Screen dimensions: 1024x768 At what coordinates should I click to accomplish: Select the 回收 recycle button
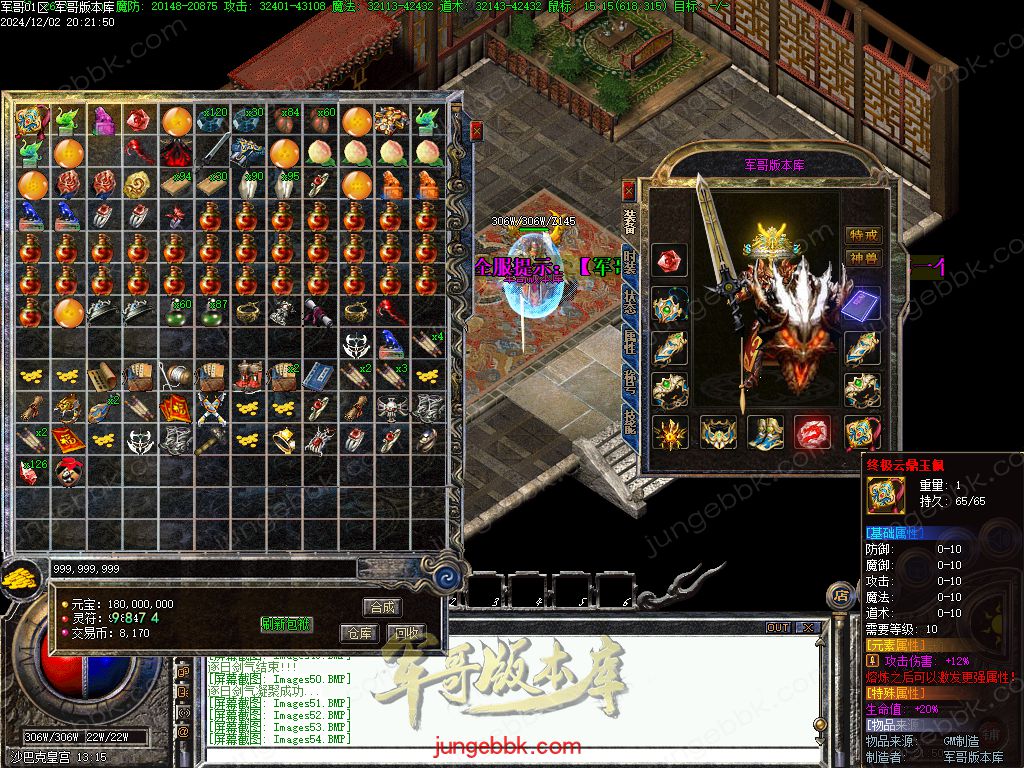point(406,633)
